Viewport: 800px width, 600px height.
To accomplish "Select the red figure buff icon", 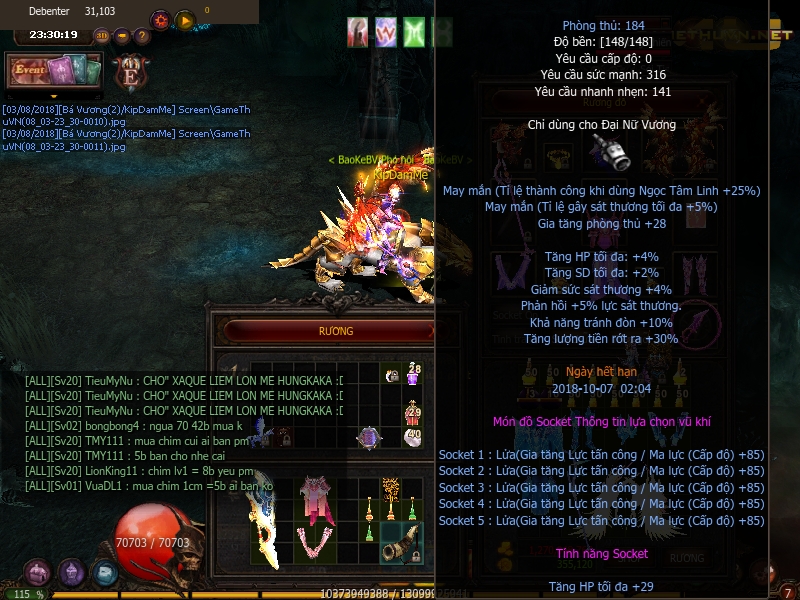I will [358, 32].
